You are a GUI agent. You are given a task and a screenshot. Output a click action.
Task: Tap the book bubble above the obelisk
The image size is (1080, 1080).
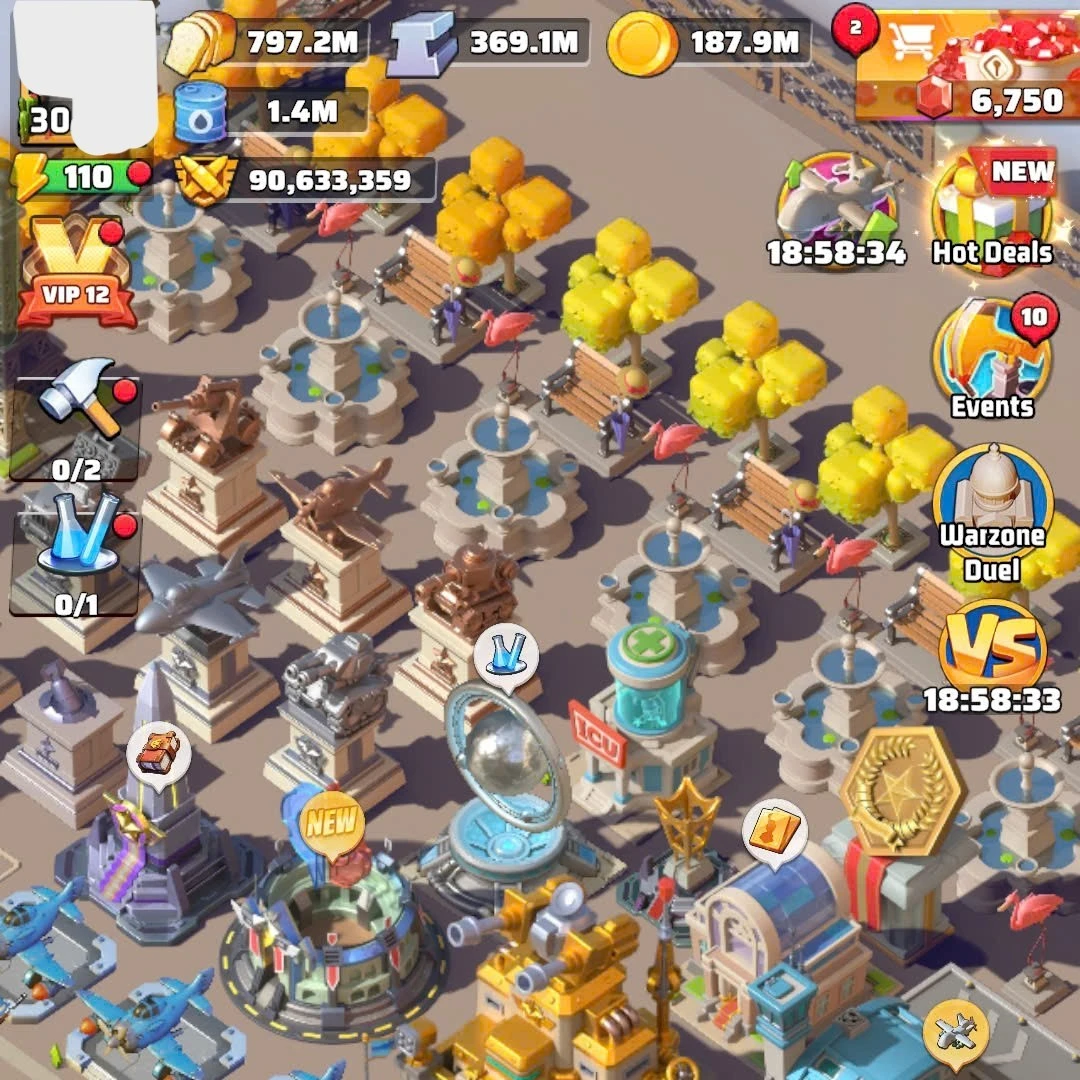tap(159, 753)
